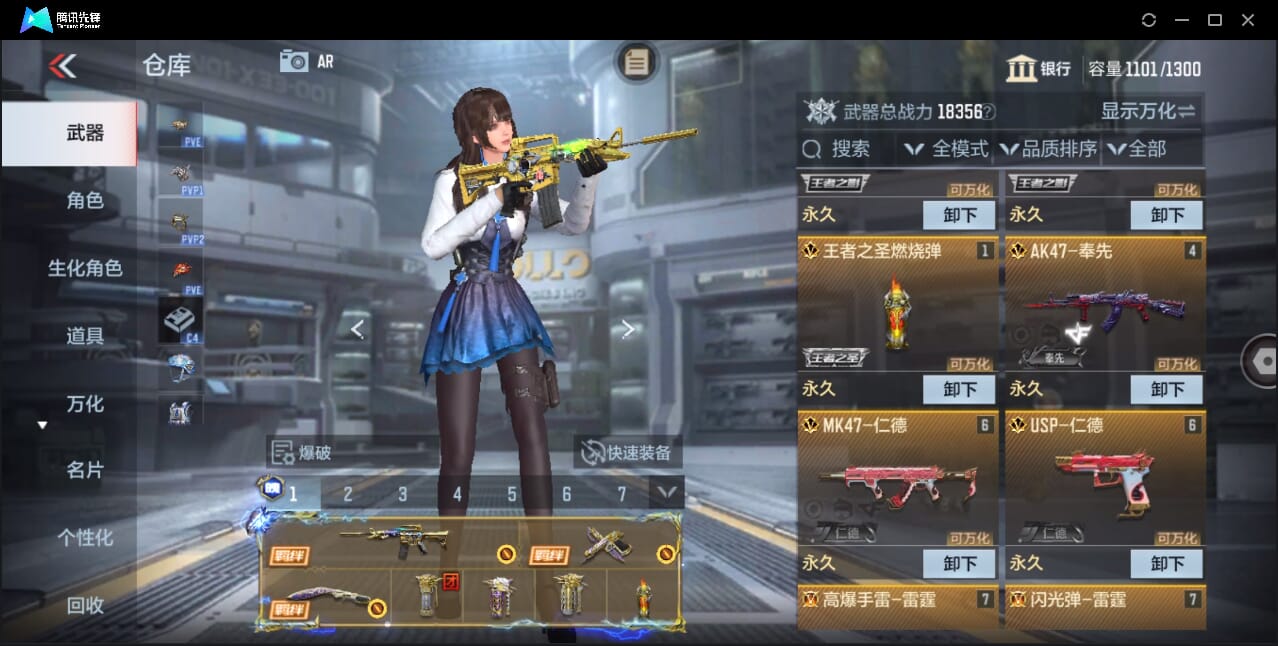Switch to the 角色 category tab
This screenshot has width=1278, height=646.
[x=85, y=201]
